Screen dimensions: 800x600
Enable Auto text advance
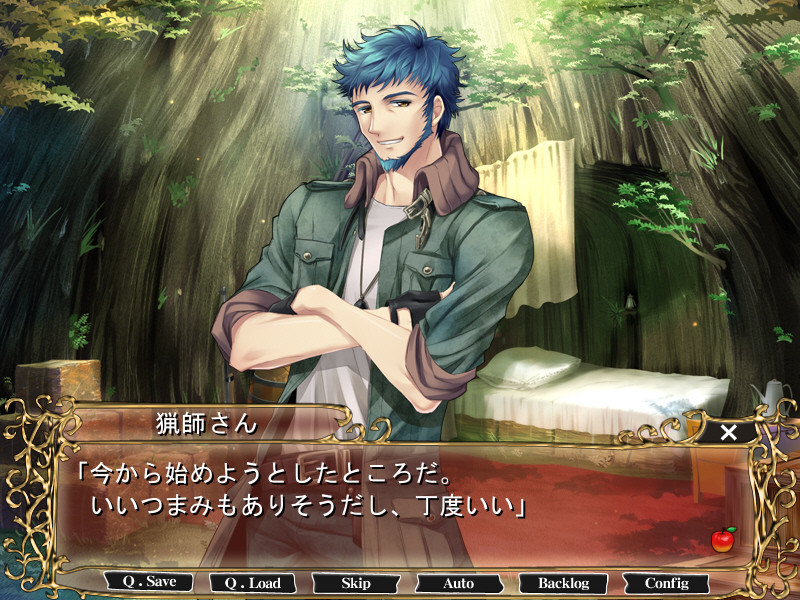459,583
